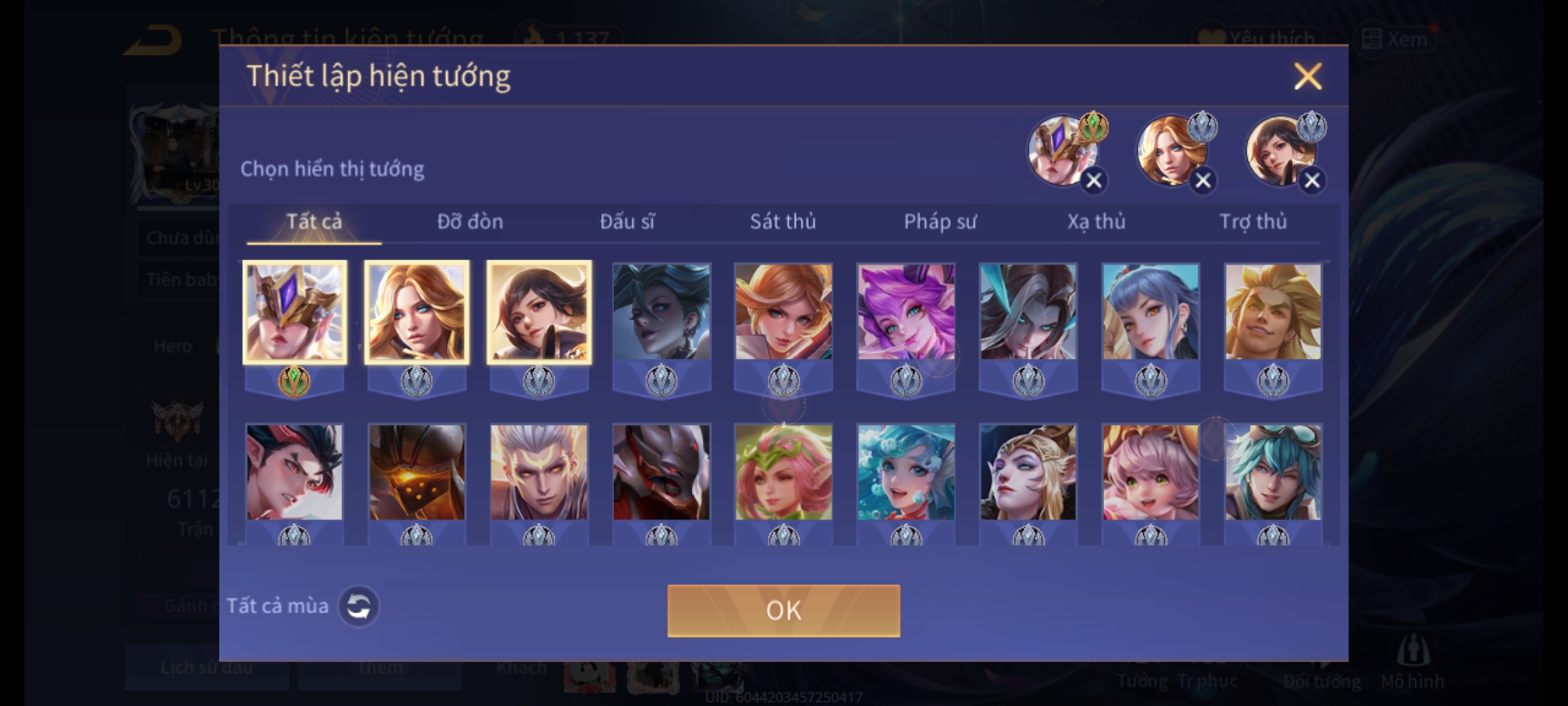Filter heroes by Xạ thủ

(1096, 222)
